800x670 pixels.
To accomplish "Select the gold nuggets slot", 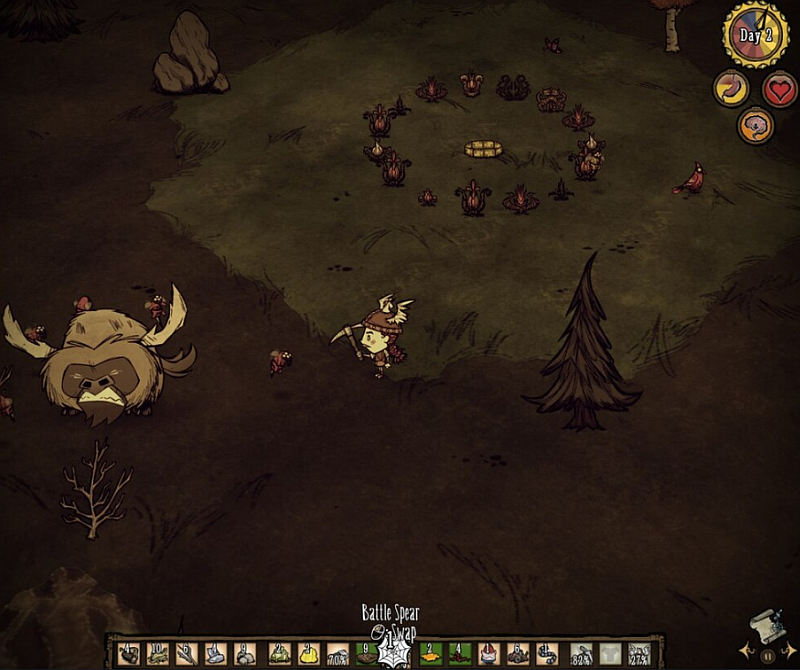I will (307, 655).
